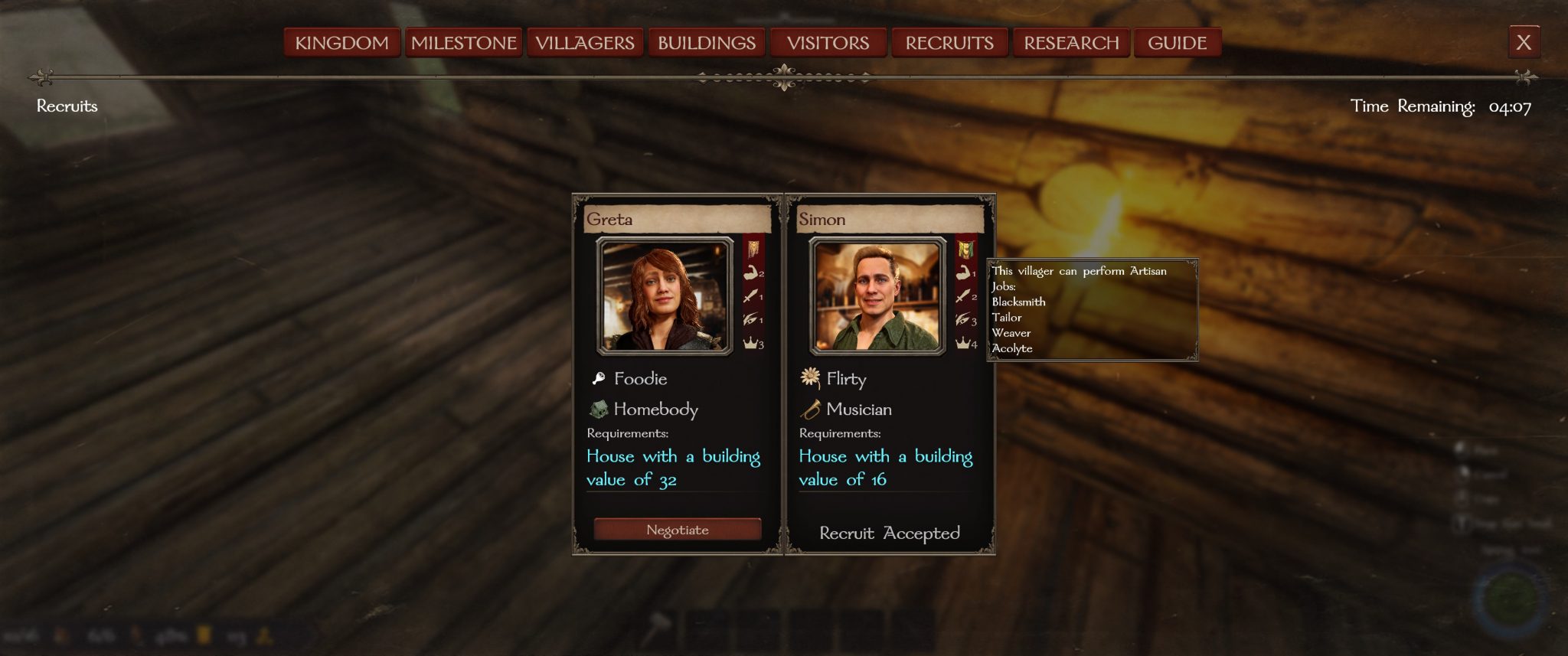This screenshot has height=656, width=1568.
Task: Switch to the Visitors tab
Action: click(828, 43)
